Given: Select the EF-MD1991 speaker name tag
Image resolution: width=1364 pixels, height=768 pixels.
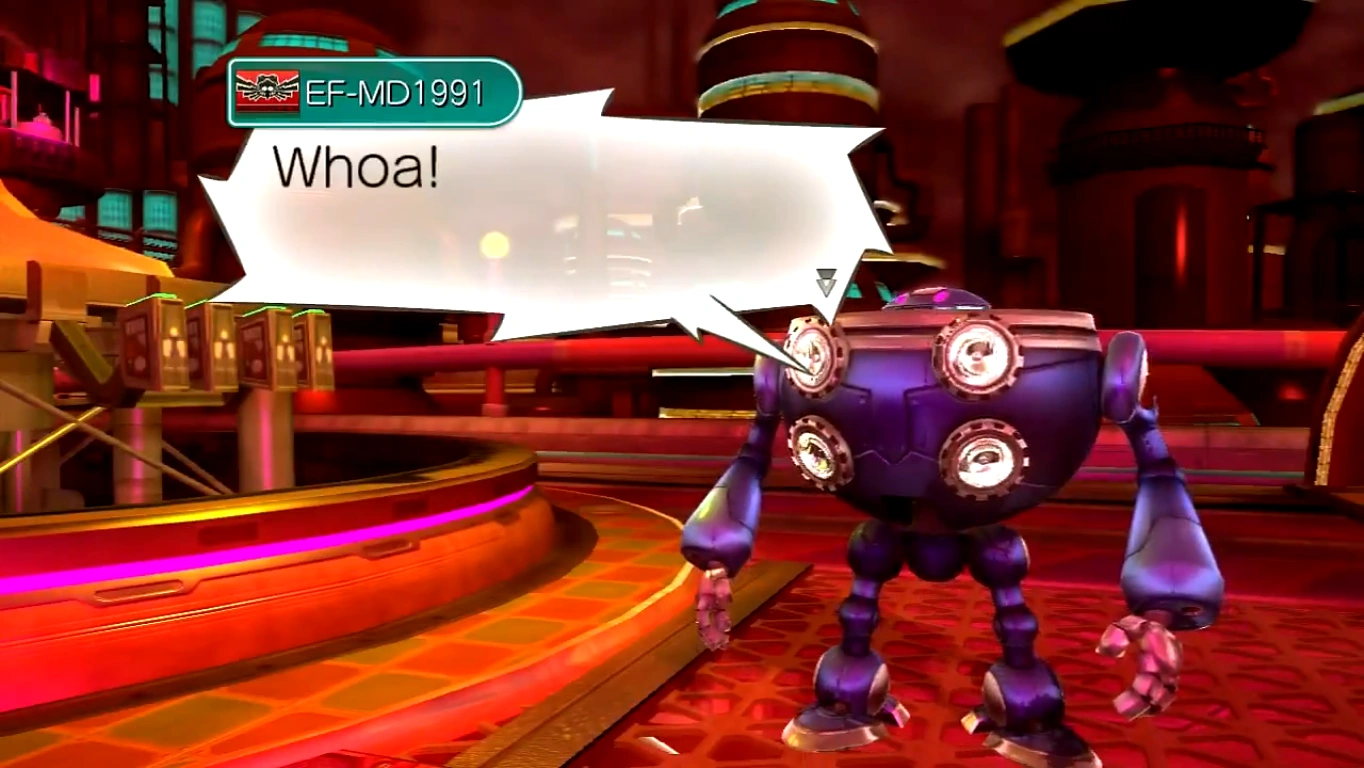Looking at the screenshot, I should (x=375, y=93).
